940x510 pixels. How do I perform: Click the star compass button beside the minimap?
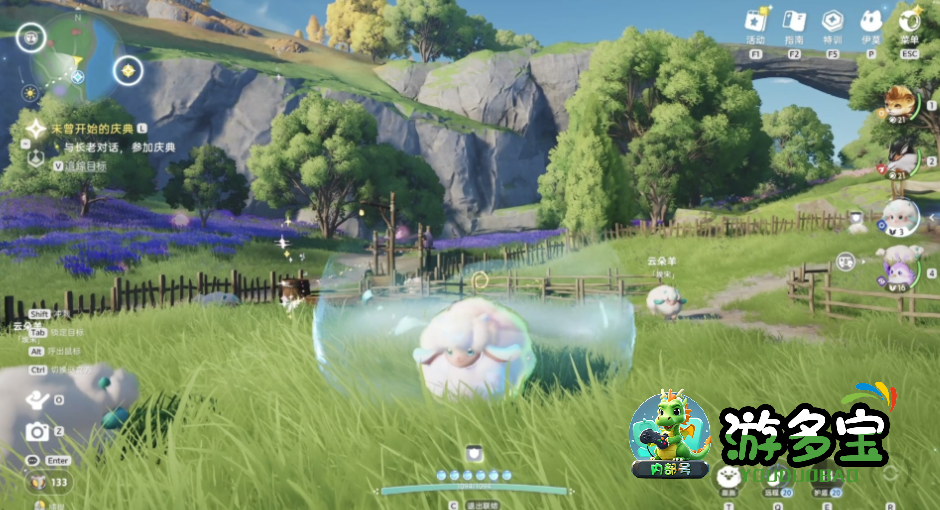[x=129, y=70]
